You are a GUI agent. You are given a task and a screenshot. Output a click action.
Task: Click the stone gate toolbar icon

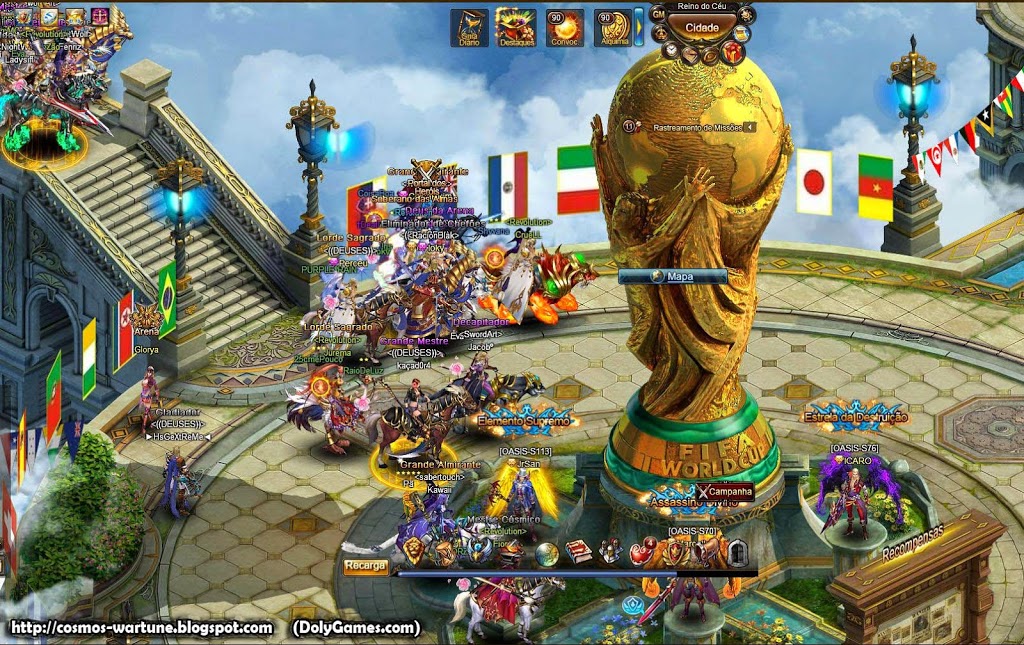(738, 553)
